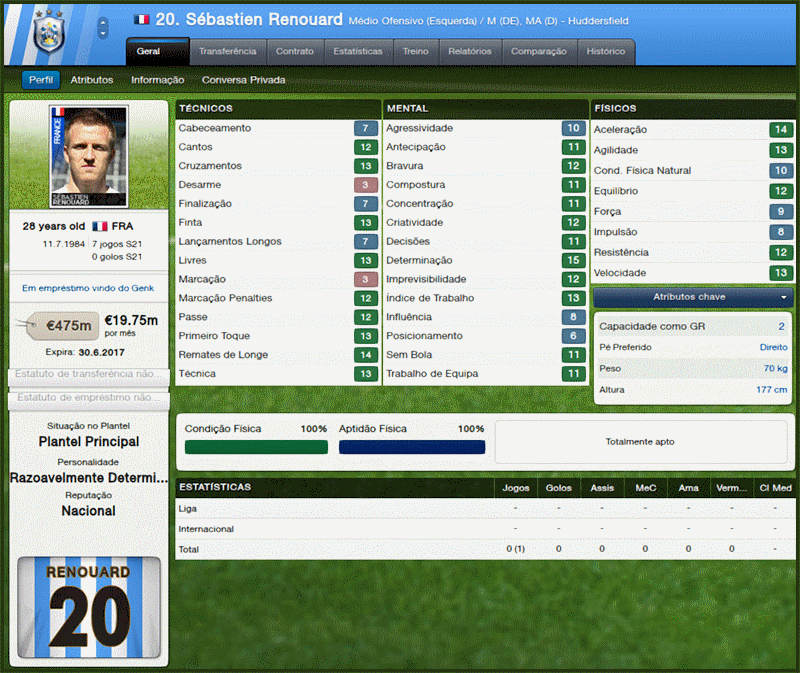Expand the Atributos chave dropdown
The width and height of the screenshot is (800, 673).
pyautogui.click(x=692, y=298)
